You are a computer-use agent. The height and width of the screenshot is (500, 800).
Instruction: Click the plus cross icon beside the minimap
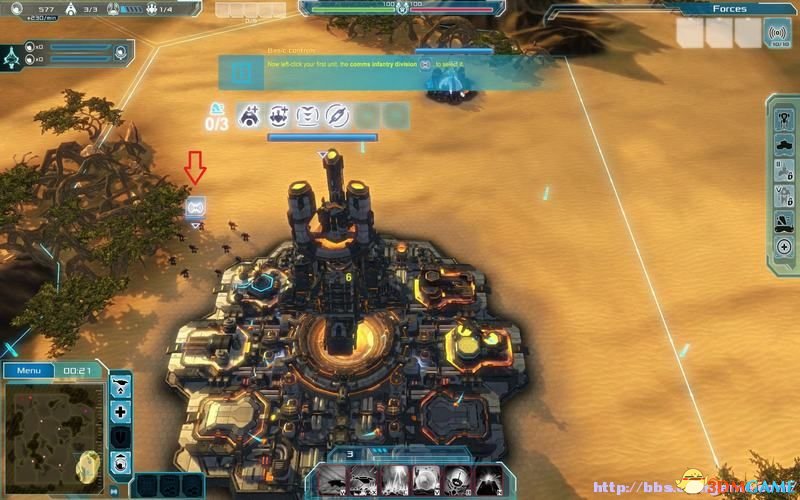(x=121, y=411)
